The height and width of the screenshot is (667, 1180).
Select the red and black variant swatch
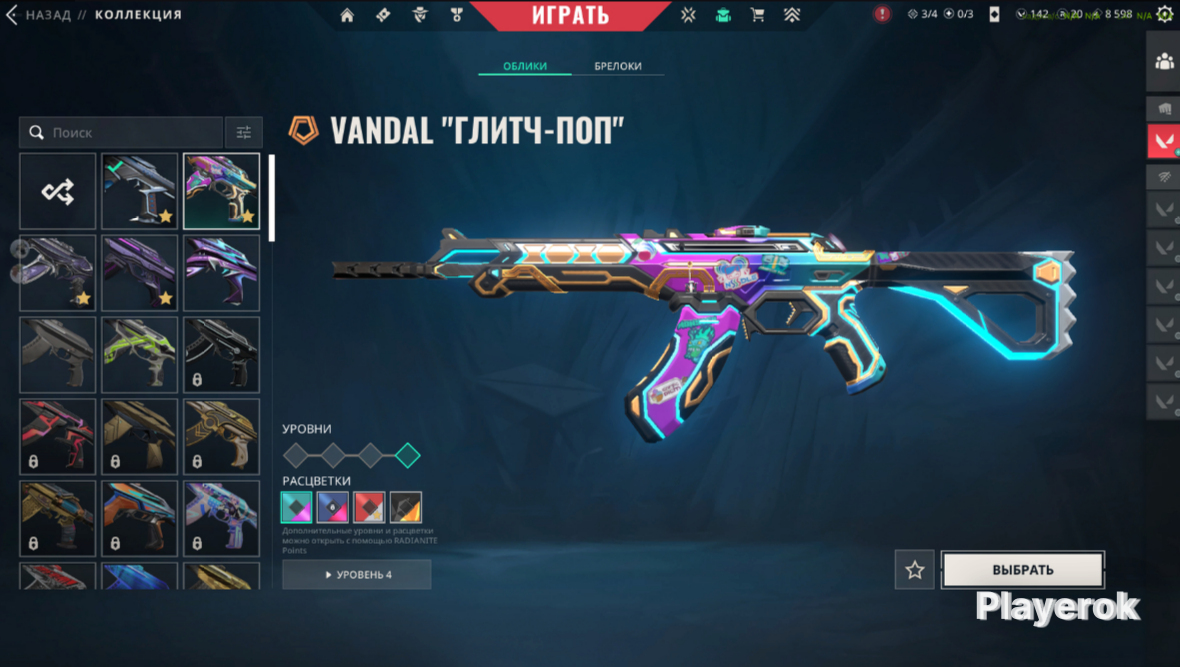point(370,507)
